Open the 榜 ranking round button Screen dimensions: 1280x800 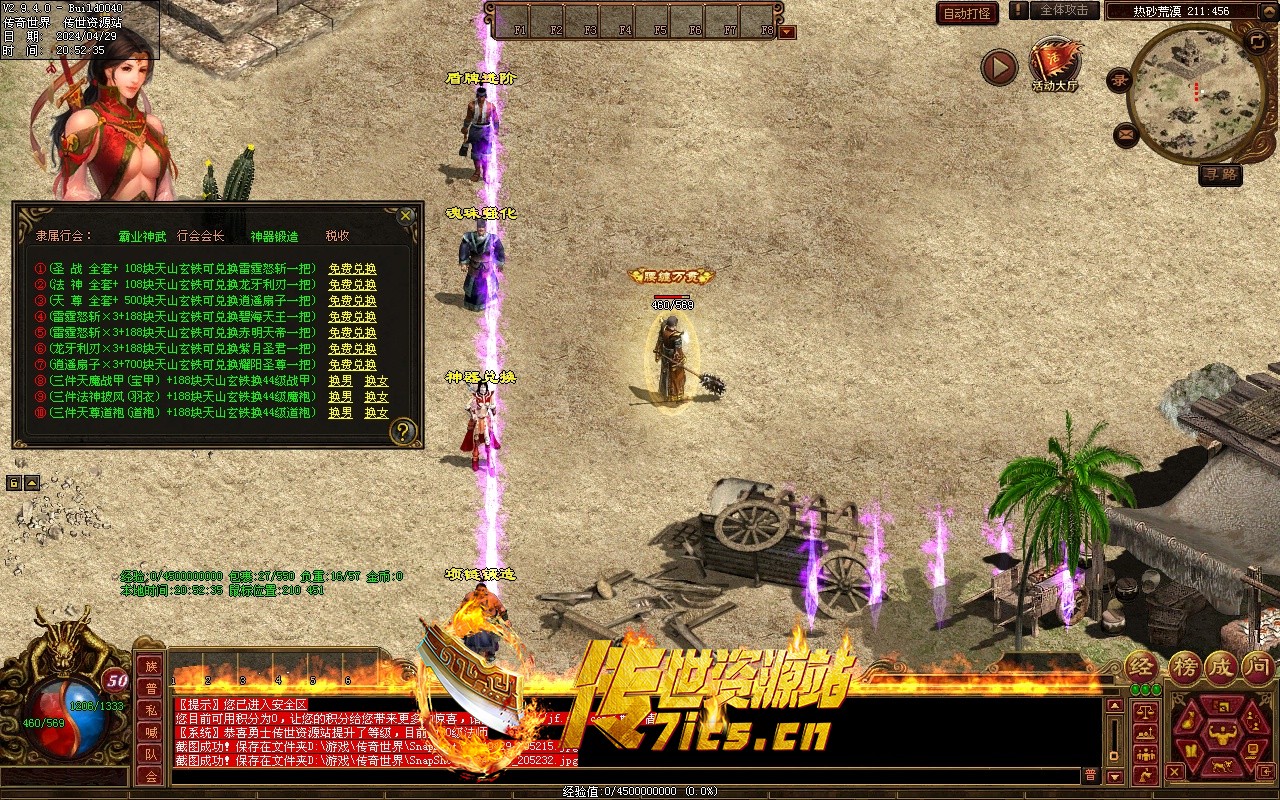coord(1186,667)
